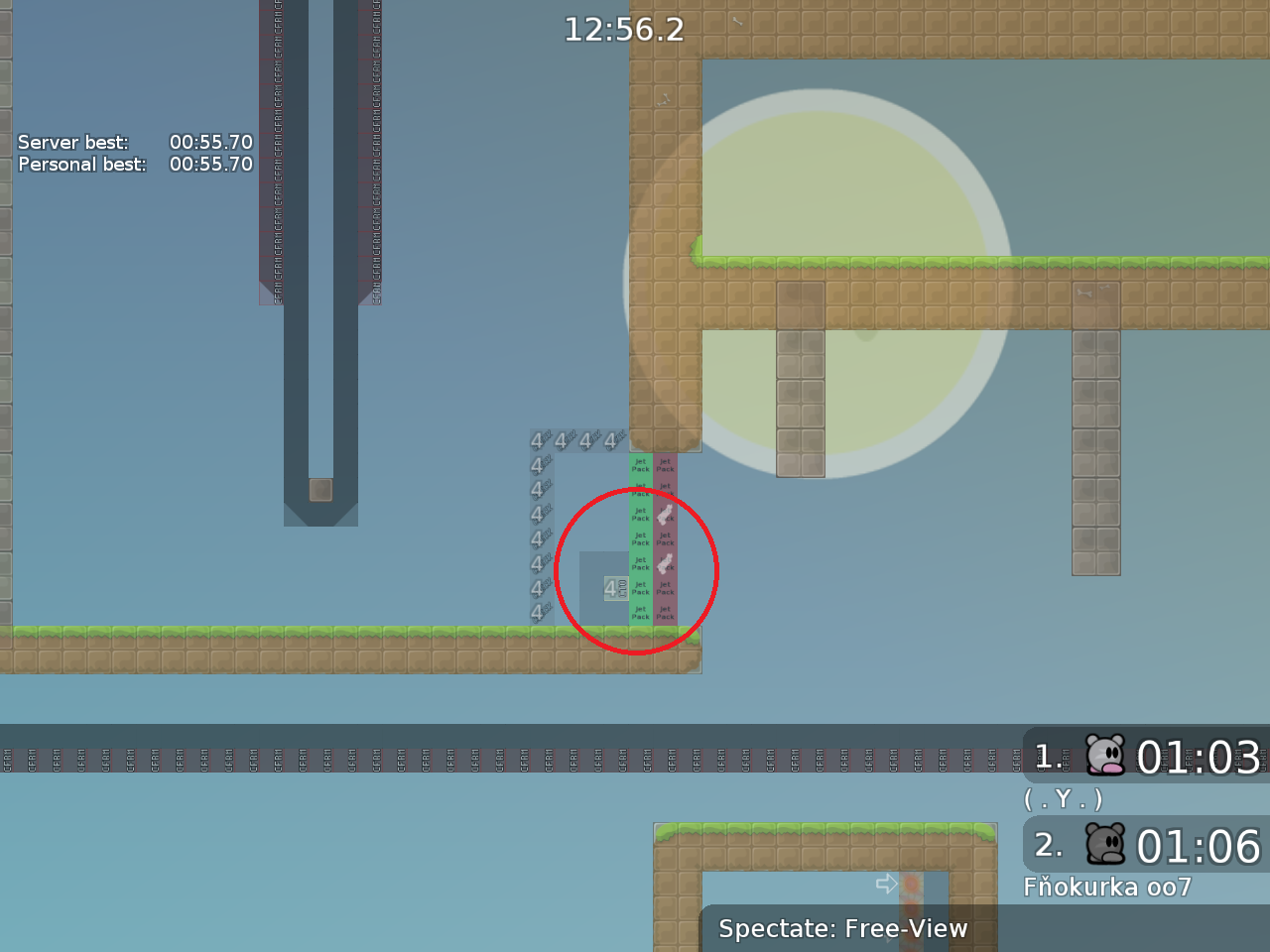Click the player name Fňokurka oo7

pos(1108,887)
